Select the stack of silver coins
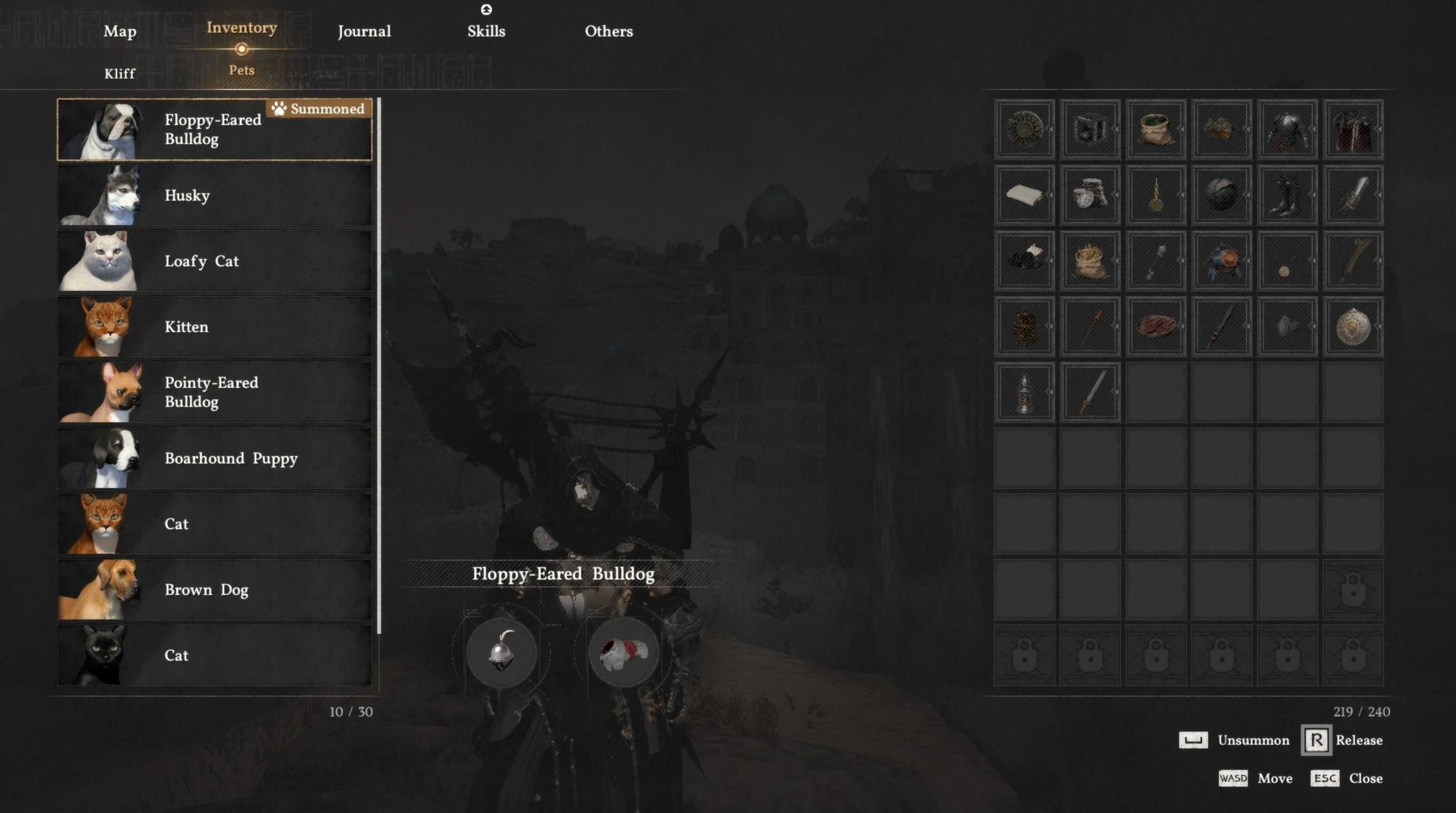The height and width of the screenshot is (813, 1456). click(1090, 195)
